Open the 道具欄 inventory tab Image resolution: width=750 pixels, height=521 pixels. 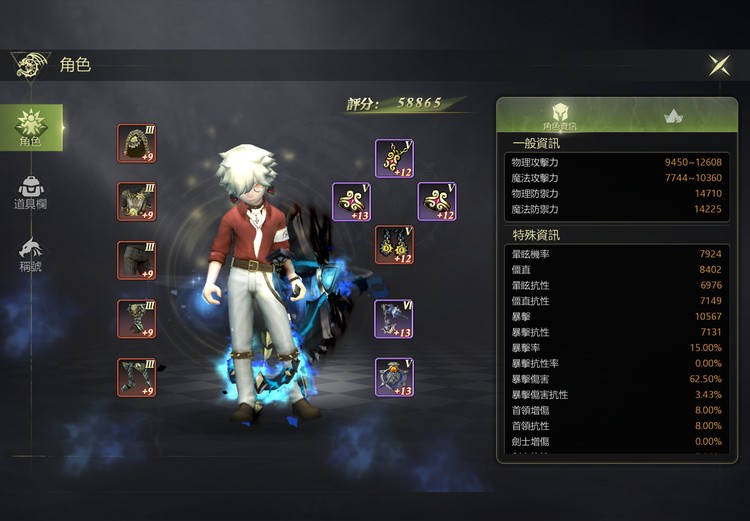coord(31,191)
